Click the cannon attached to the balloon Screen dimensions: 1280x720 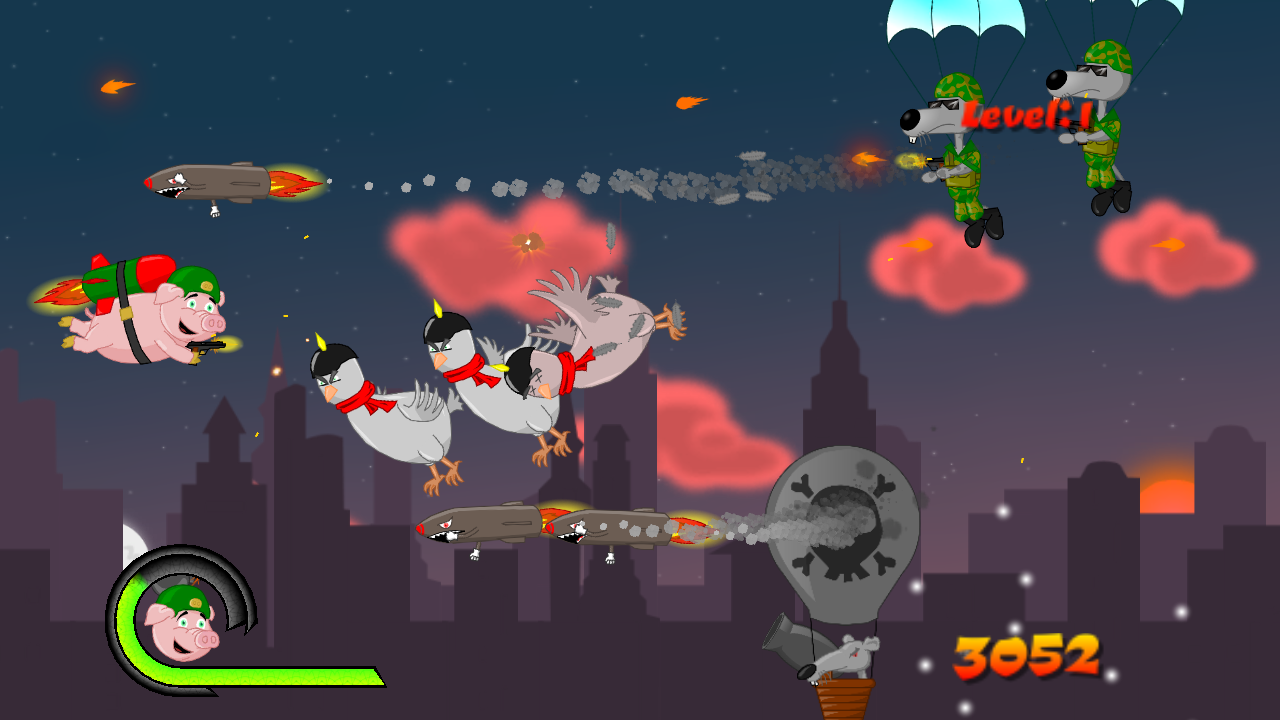790,640
